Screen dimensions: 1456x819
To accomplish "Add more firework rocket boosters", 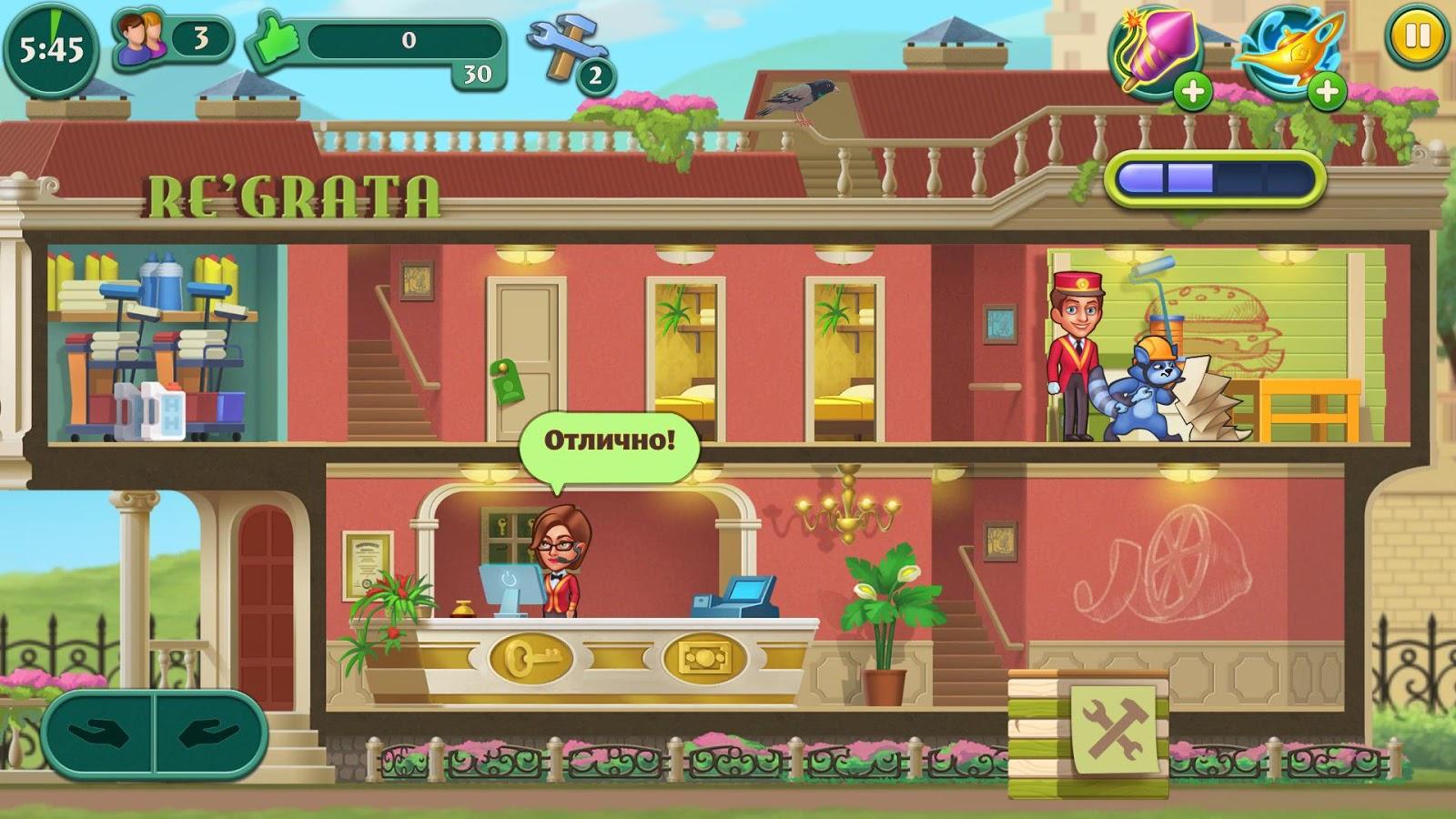I will pos(1191,92).
